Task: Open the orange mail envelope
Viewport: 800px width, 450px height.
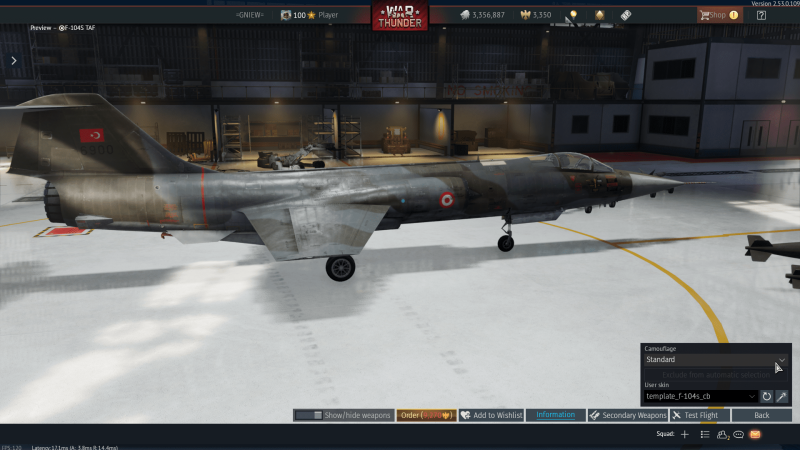Action: pos(755,434)
